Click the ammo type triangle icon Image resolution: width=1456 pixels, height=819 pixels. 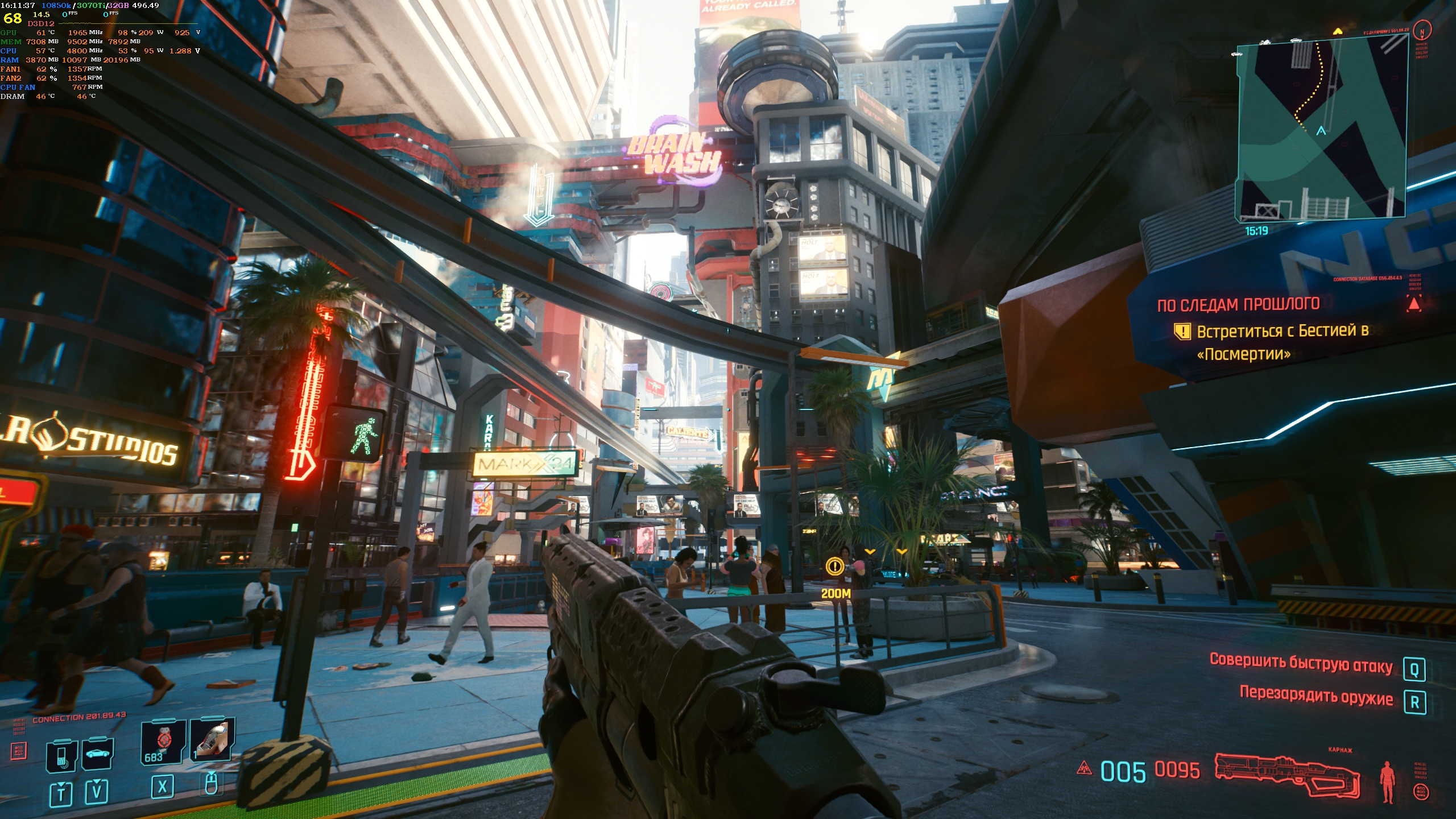(1084, 768)
